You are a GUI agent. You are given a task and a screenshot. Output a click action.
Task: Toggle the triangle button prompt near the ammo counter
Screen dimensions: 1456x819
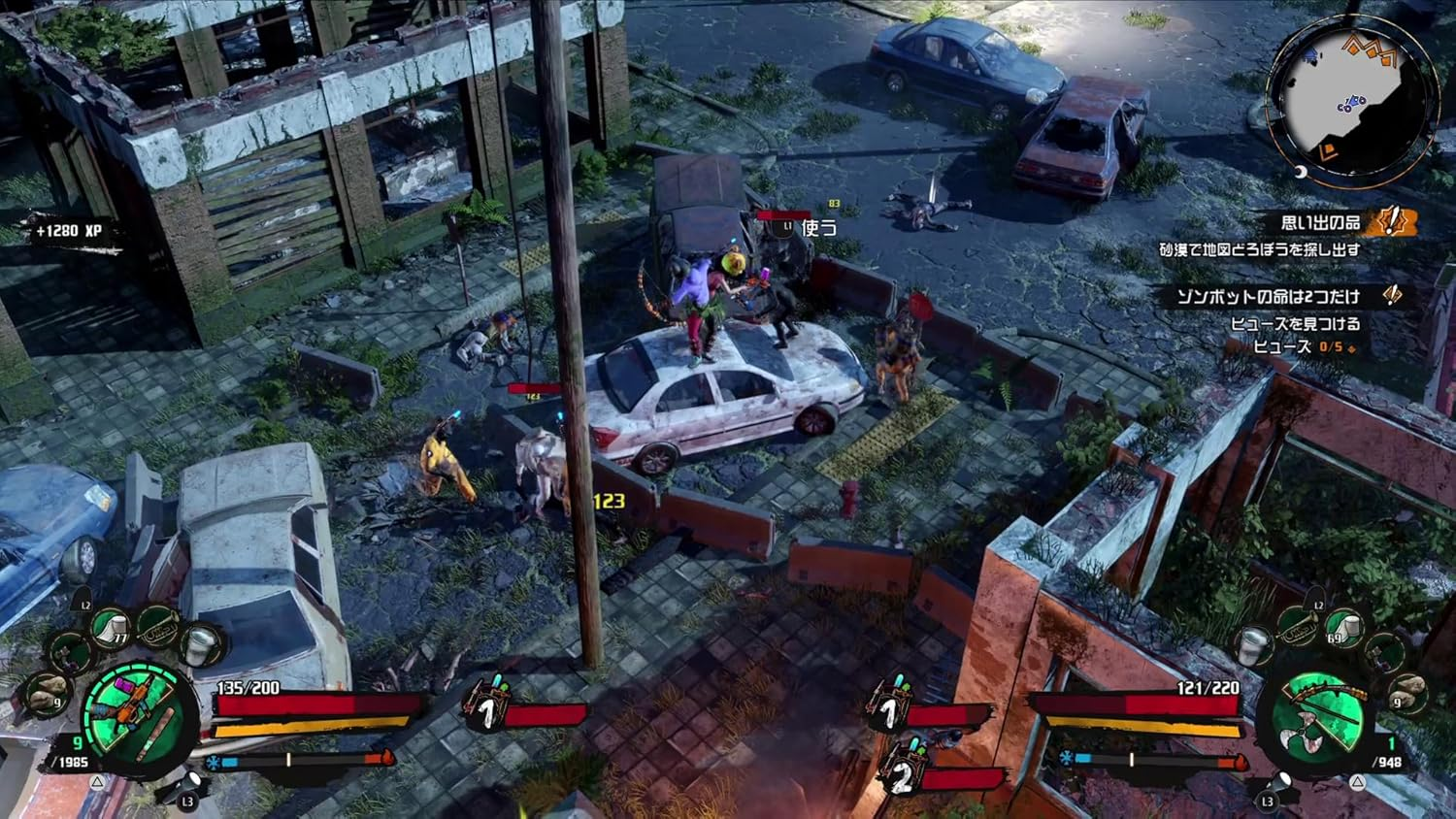pyautogui.click(x=96, y=783)
